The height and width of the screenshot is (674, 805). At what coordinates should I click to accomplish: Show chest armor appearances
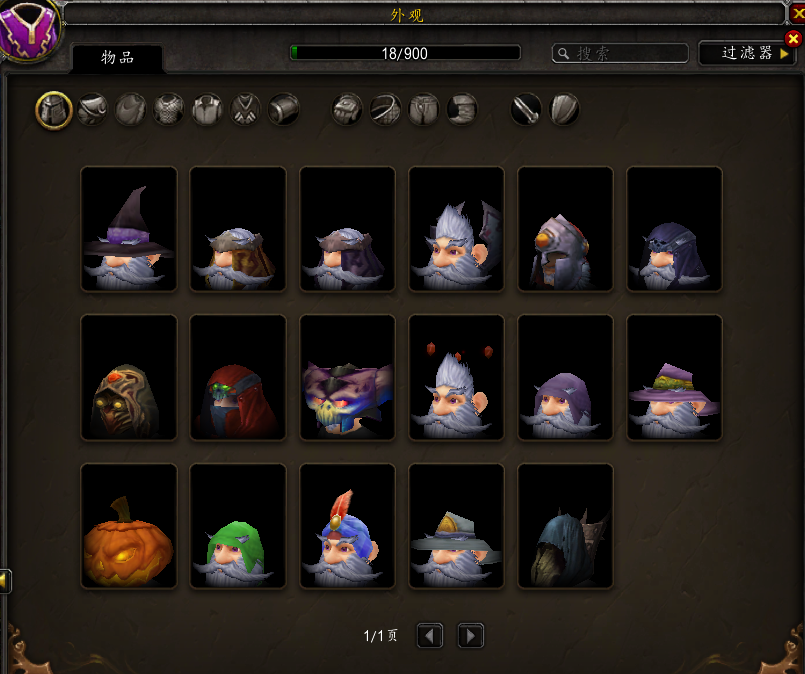[169, 109]
